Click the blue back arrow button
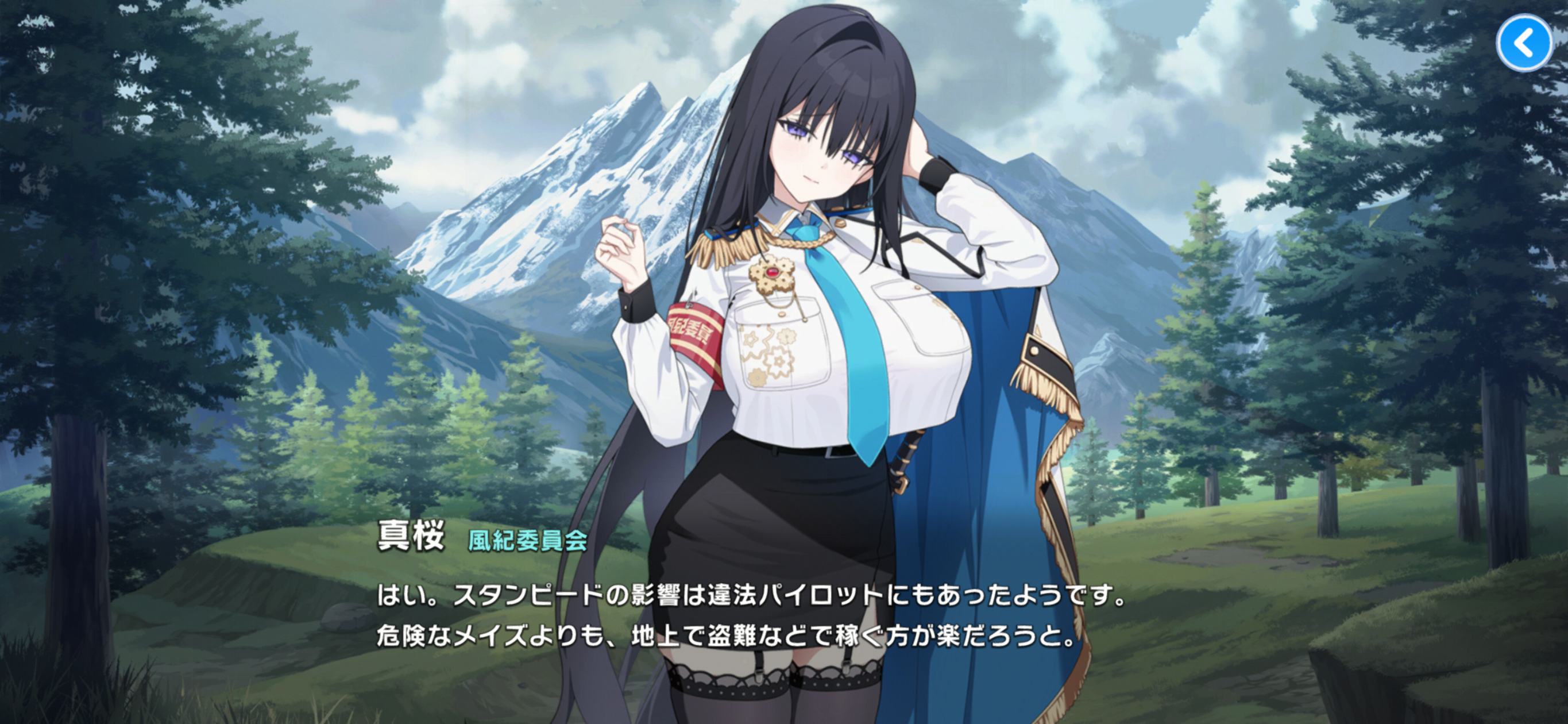This screenshot has height=724, width=1568. (1524, 44)
